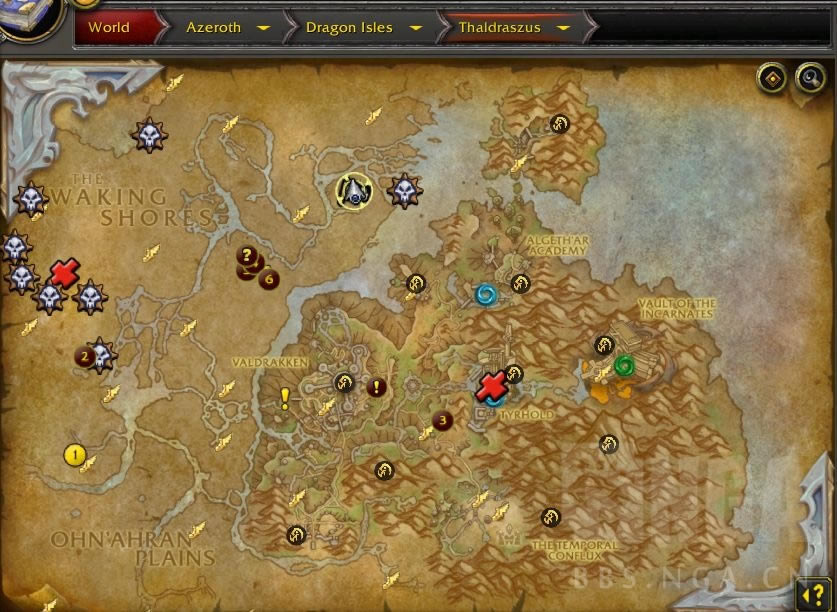This screenshot has width=837, height=612.
Task: Select the quest cluster marker numbered 2
Action: click(86, 355)
